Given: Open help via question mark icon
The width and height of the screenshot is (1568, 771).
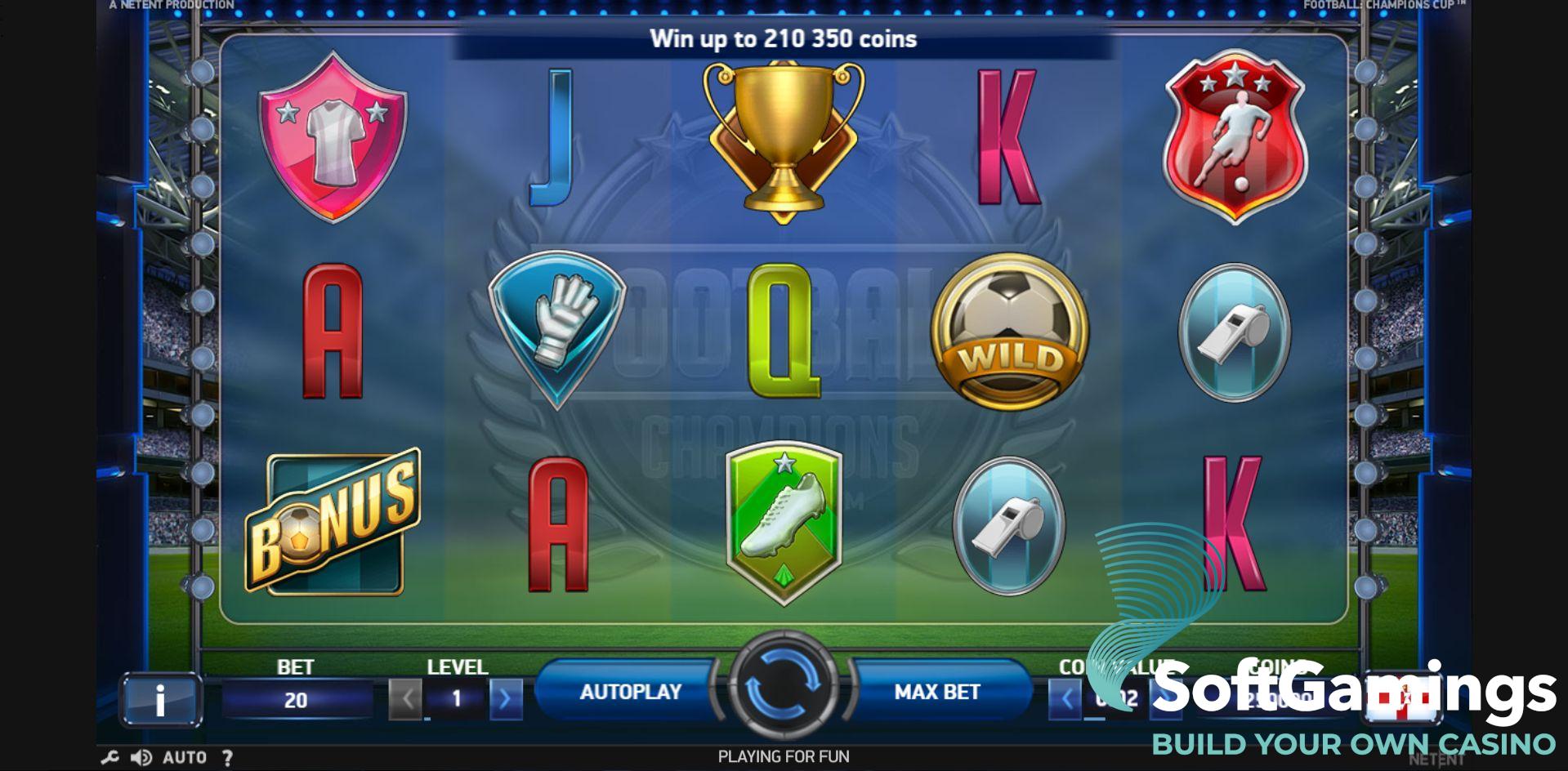Looking at the screenshot, I should [228, 758].
